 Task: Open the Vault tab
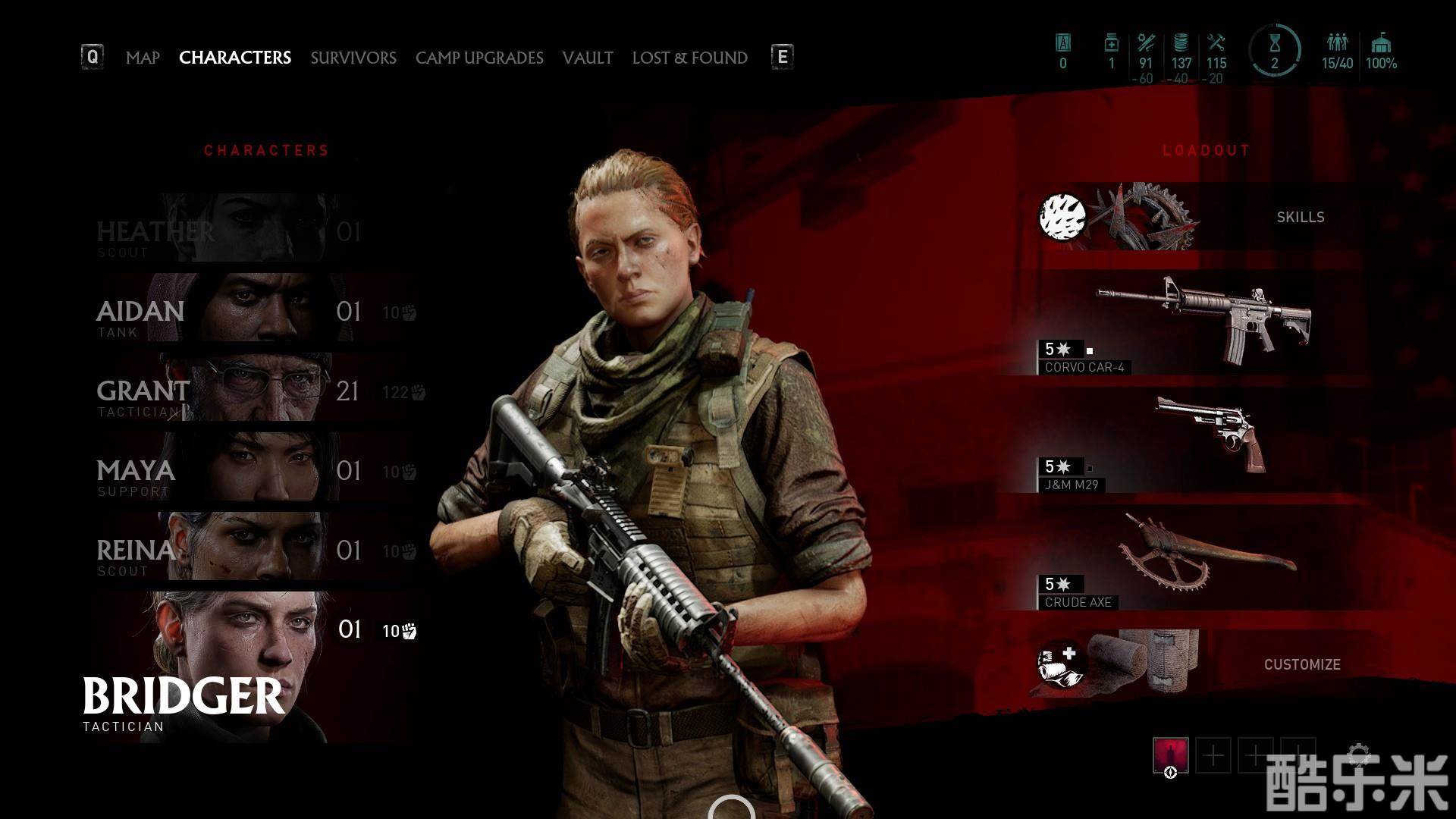[588, 58]
